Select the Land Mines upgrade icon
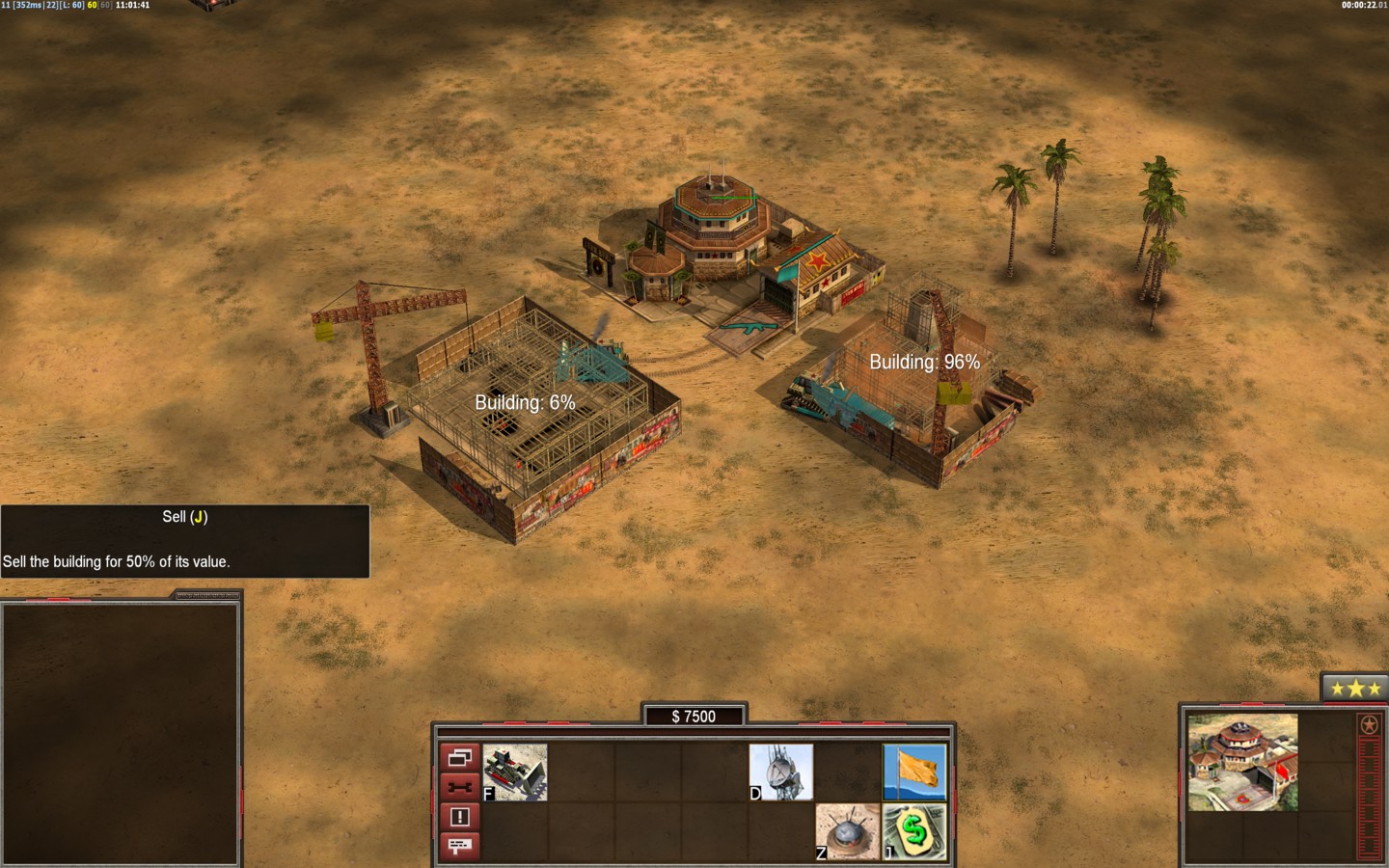 [848, 831]
